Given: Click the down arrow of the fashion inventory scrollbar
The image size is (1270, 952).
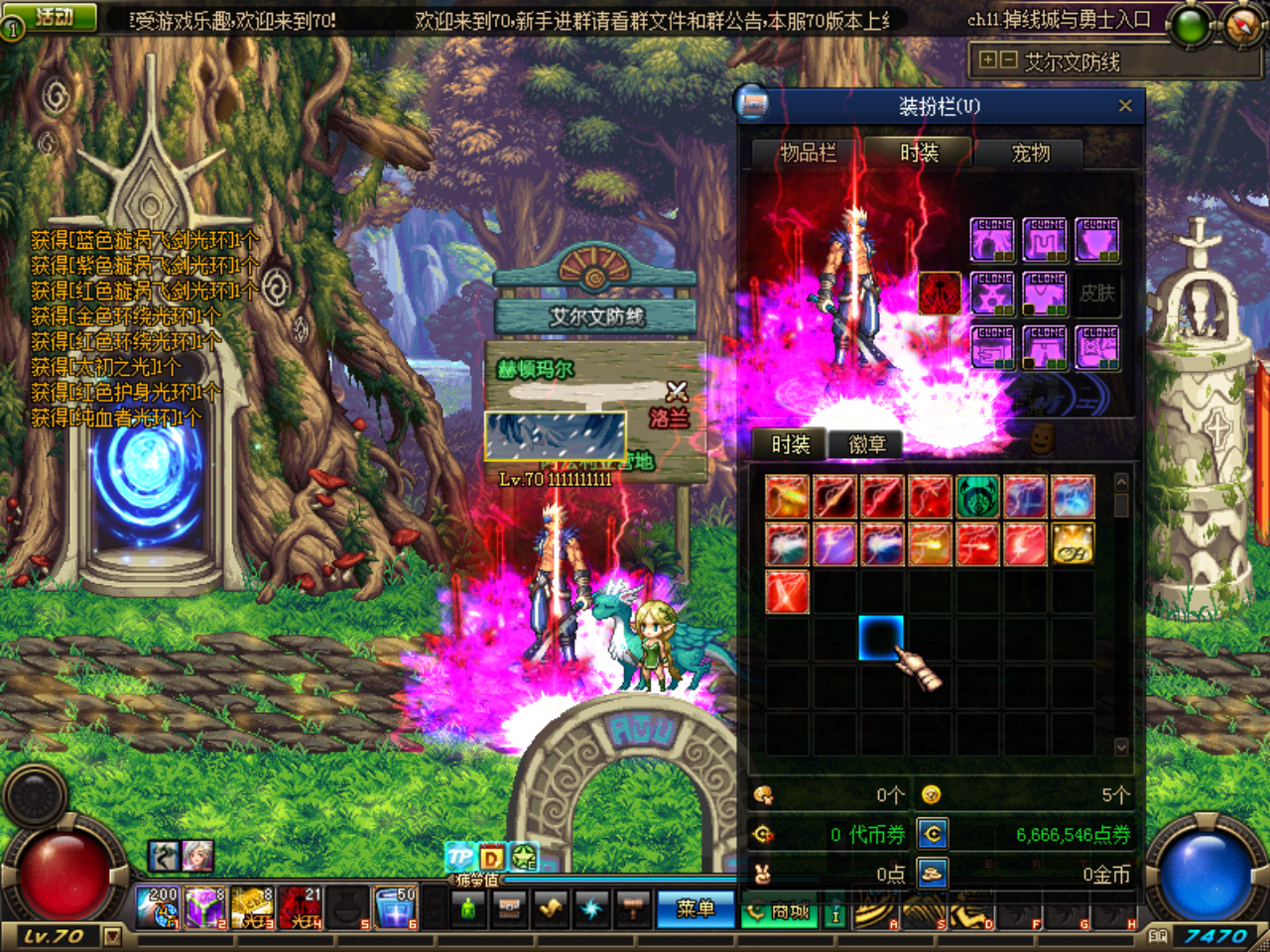Looking at the screenshot, I should [1122, 746].
